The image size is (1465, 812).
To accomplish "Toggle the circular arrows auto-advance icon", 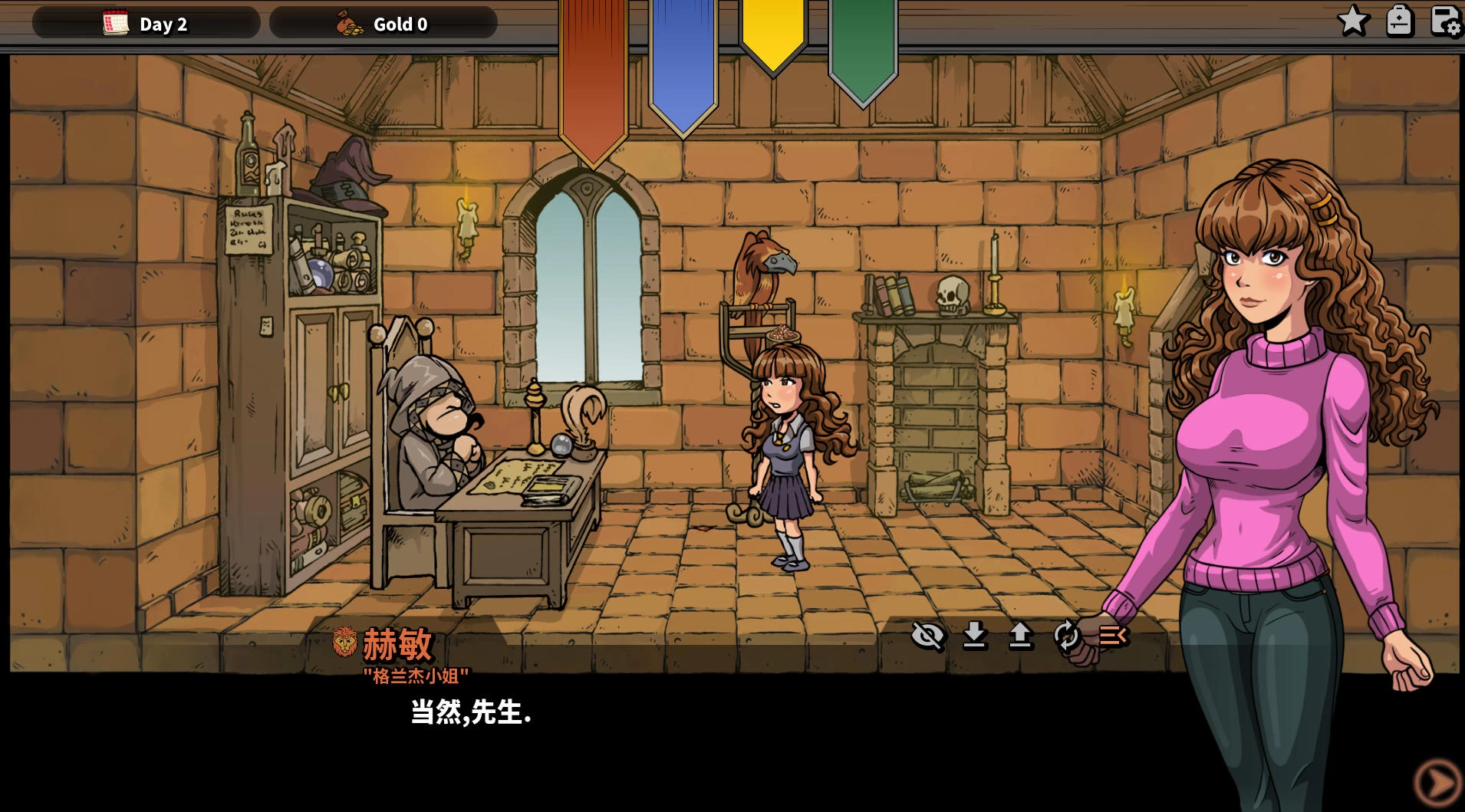I will pos(1066,636).
